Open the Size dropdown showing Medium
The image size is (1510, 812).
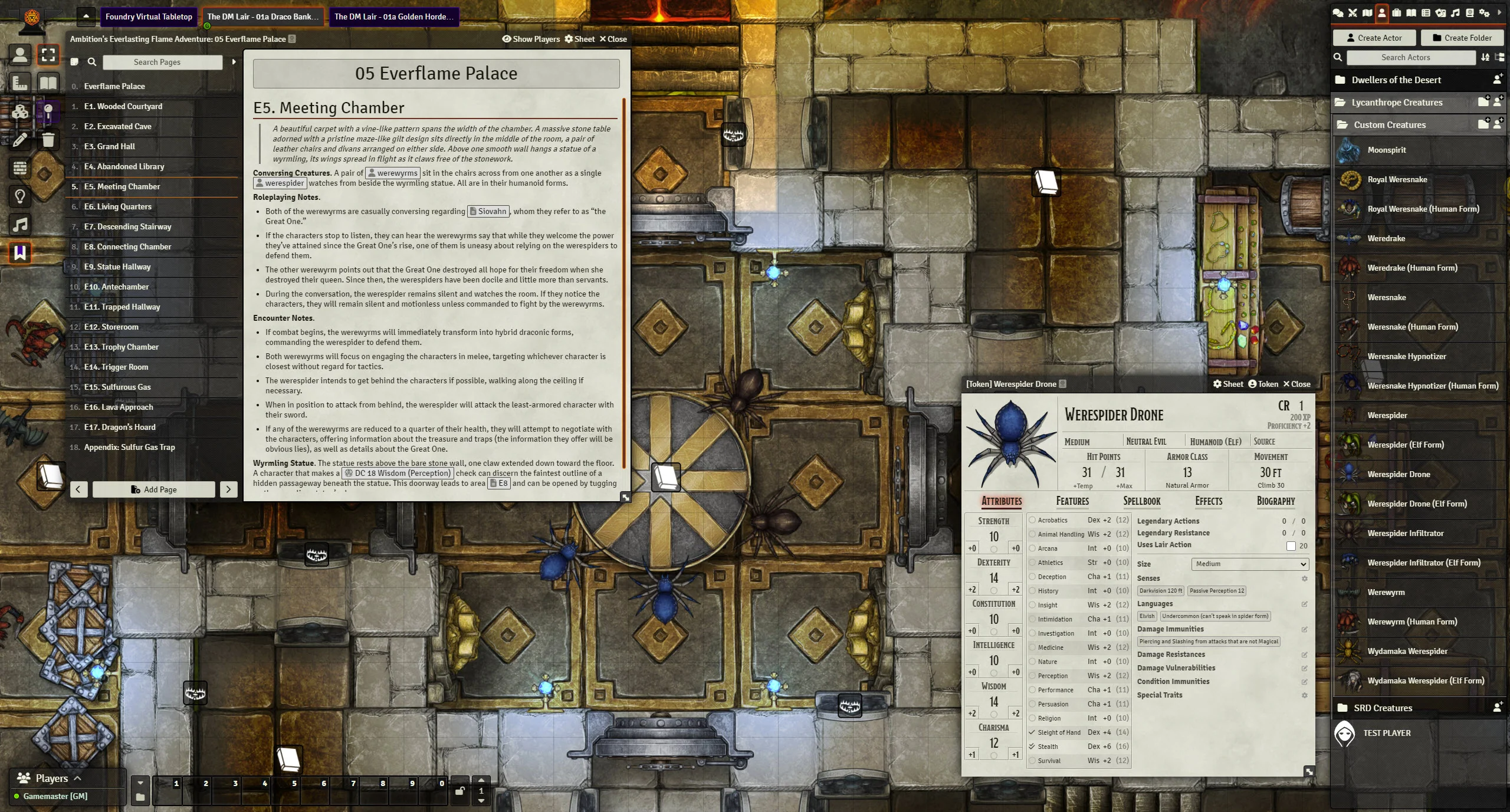coord(1249,564)
